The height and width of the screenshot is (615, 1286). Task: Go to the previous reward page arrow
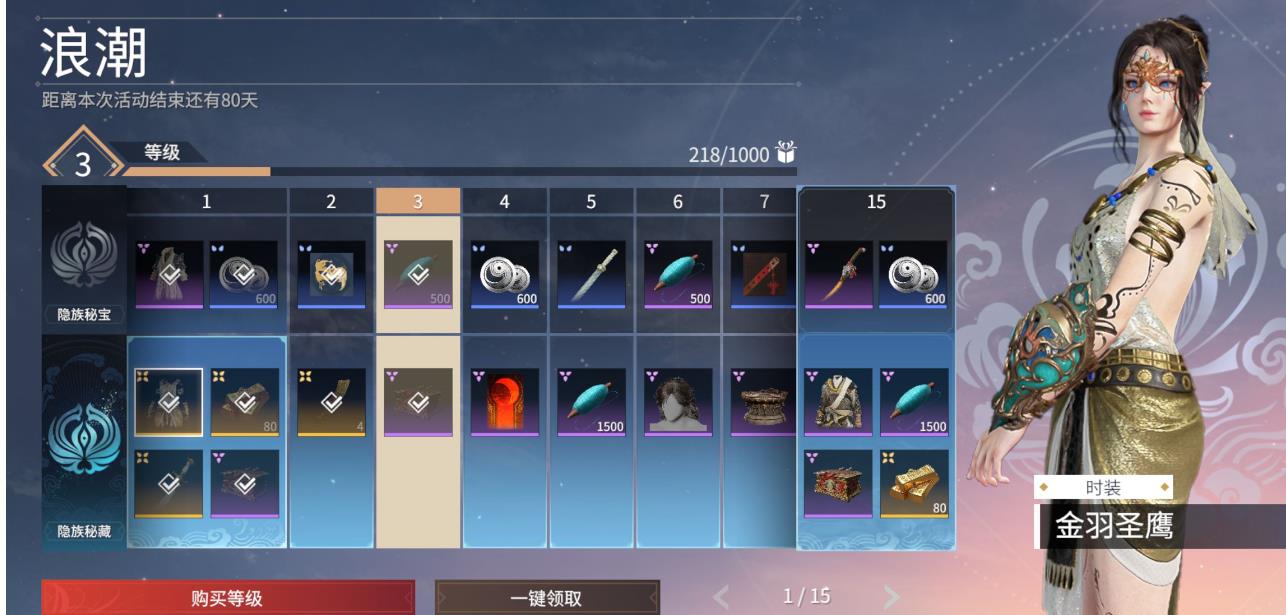(722, 598)
